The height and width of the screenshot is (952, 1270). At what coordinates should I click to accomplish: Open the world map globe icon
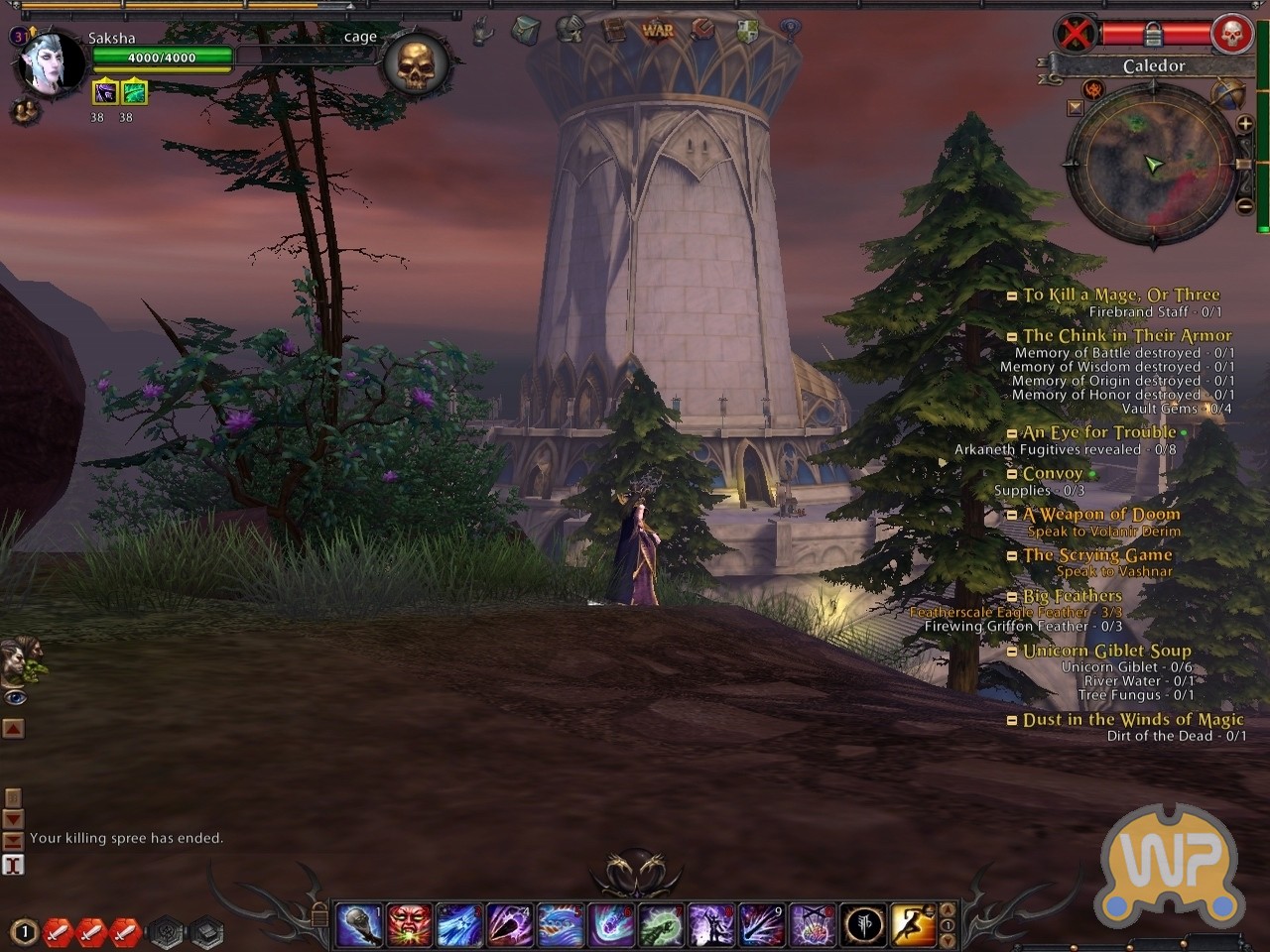click(1228, 95)
